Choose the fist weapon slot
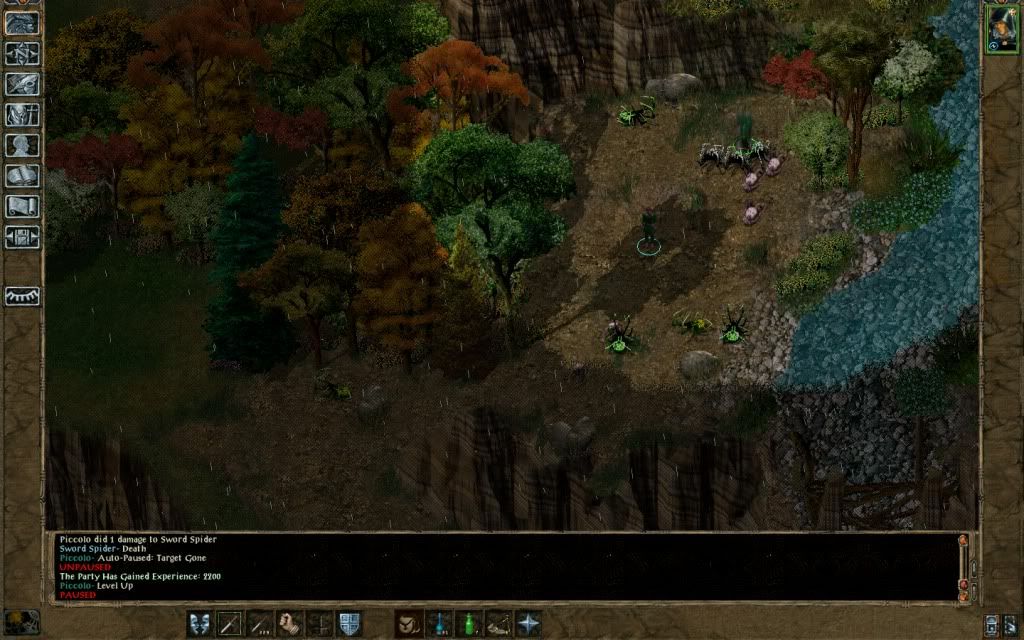Image resolution: width=1024 pixels, height=640 pixels. click(x=290, y=623)
